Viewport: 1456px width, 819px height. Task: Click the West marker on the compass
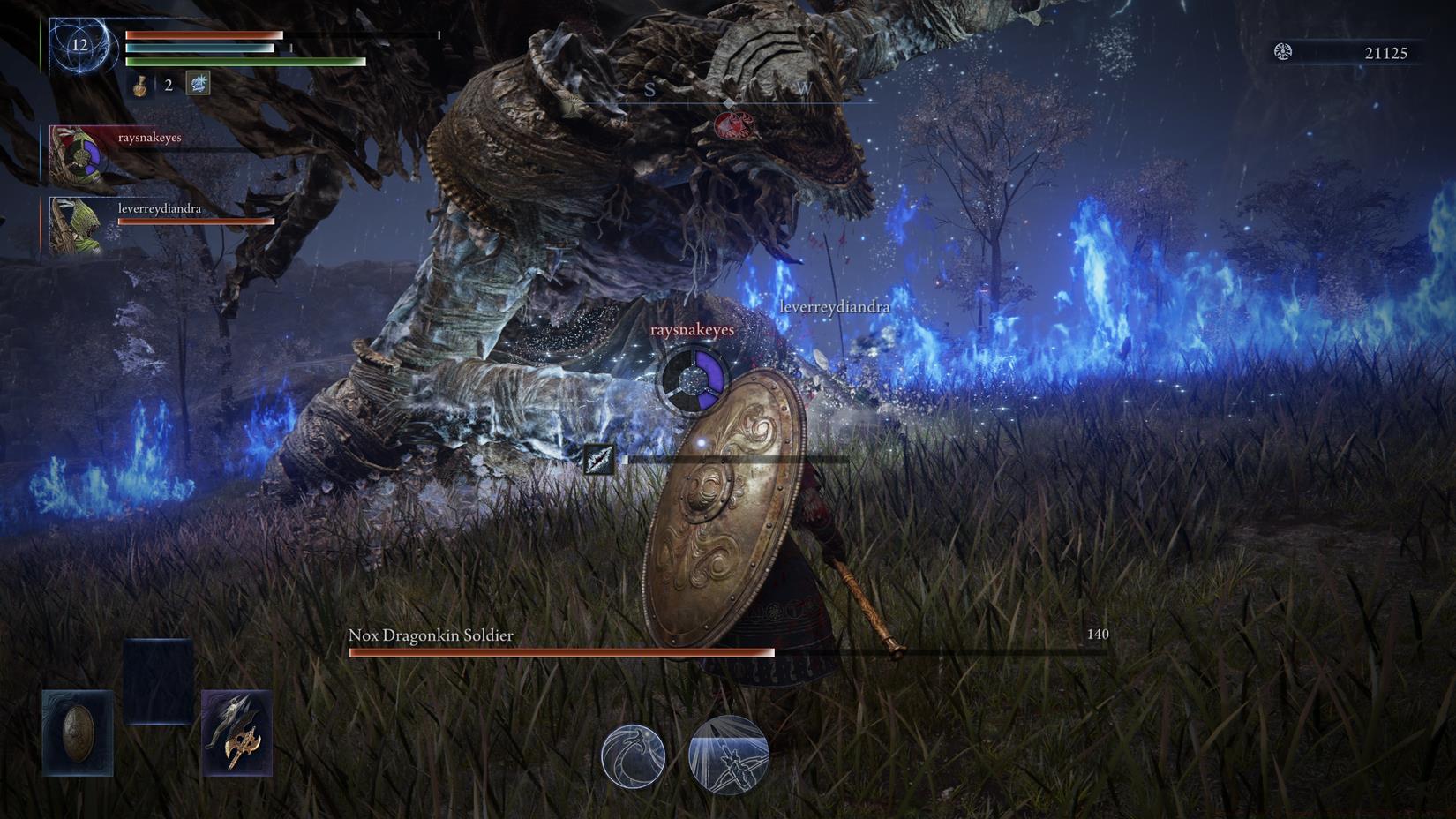click(804, 90)
